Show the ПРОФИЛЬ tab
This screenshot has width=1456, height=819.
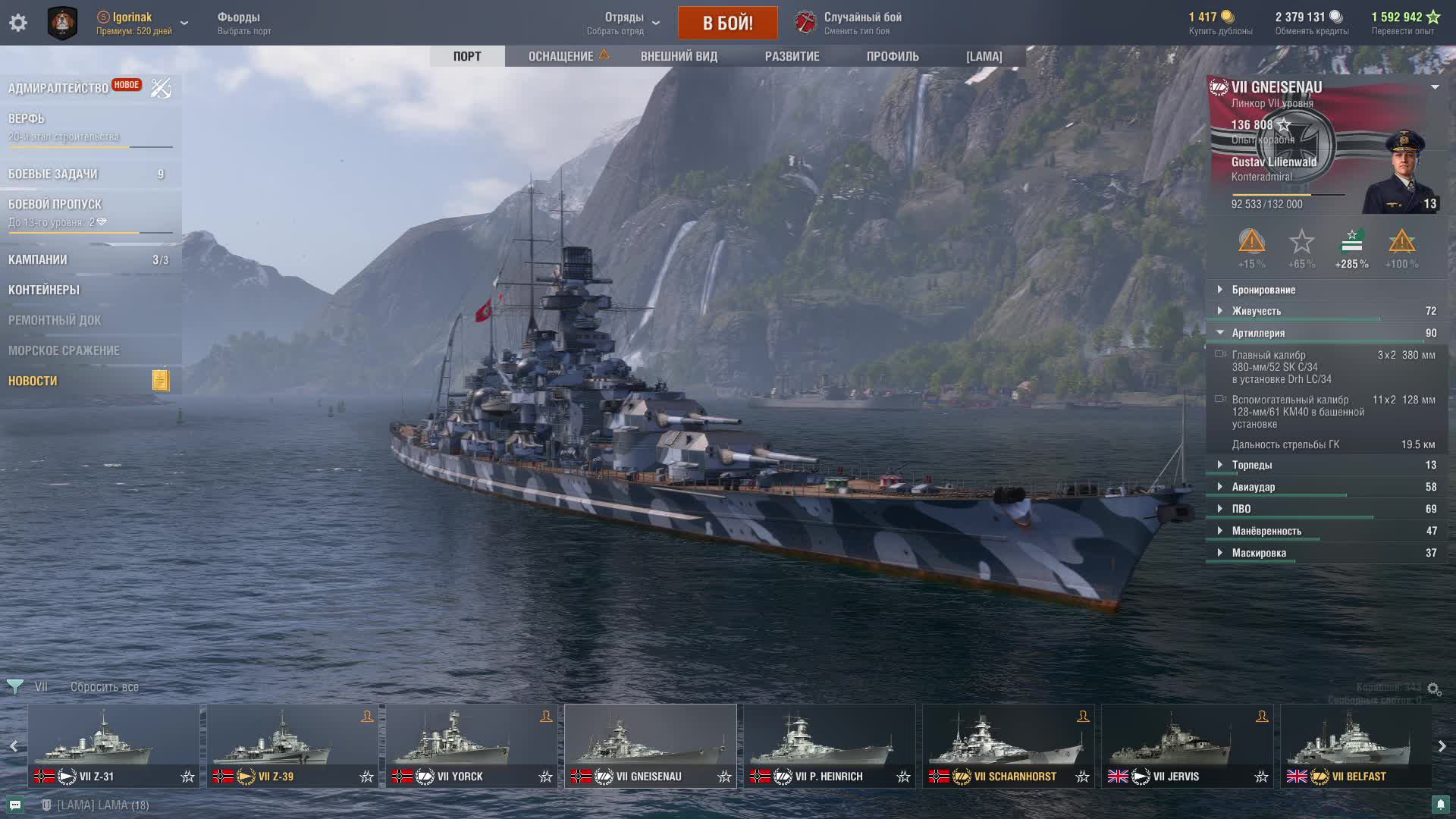click(893, 56)
